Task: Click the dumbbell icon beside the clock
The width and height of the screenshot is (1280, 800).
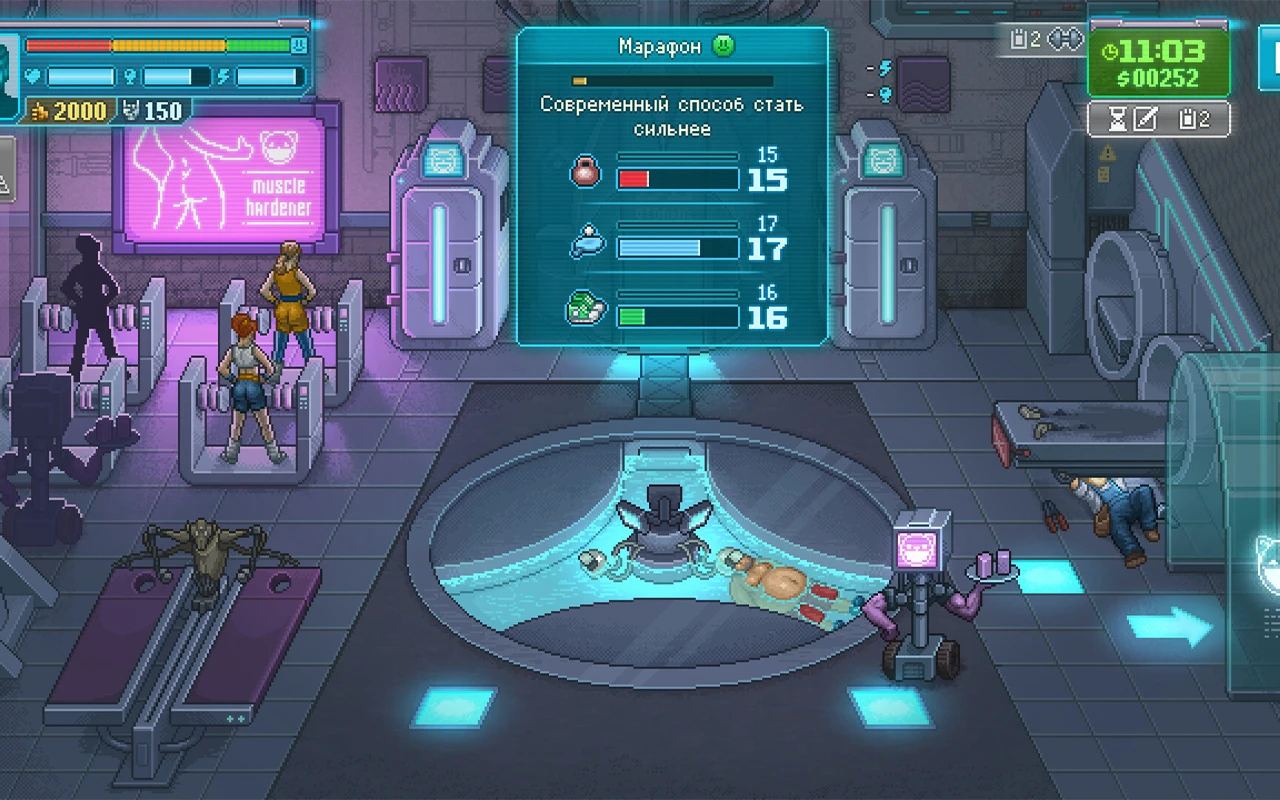Action: [1067, 39]
